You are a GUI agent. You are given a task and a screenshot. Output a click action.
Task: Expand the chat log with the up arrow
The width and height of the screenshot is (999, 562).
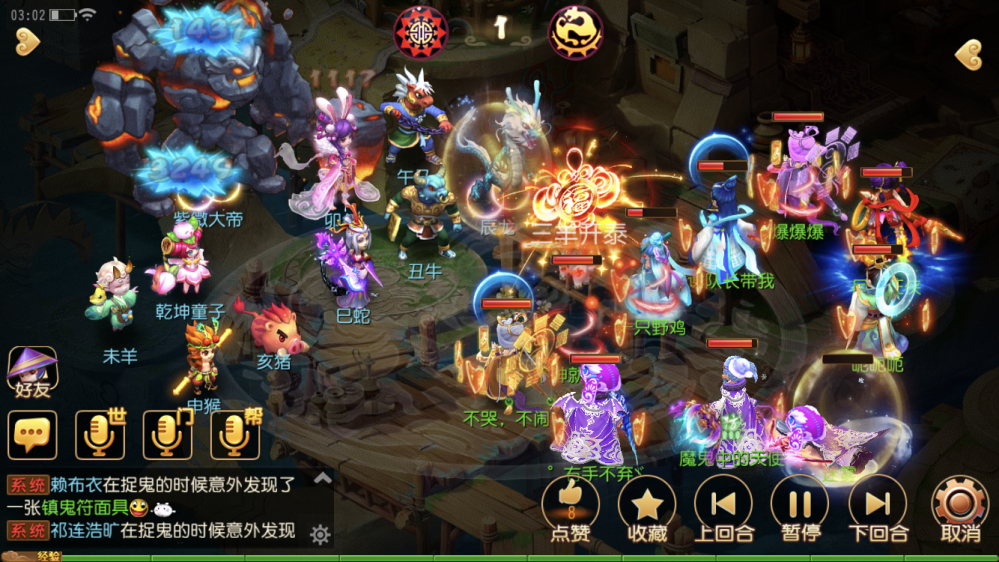(322, 479)
